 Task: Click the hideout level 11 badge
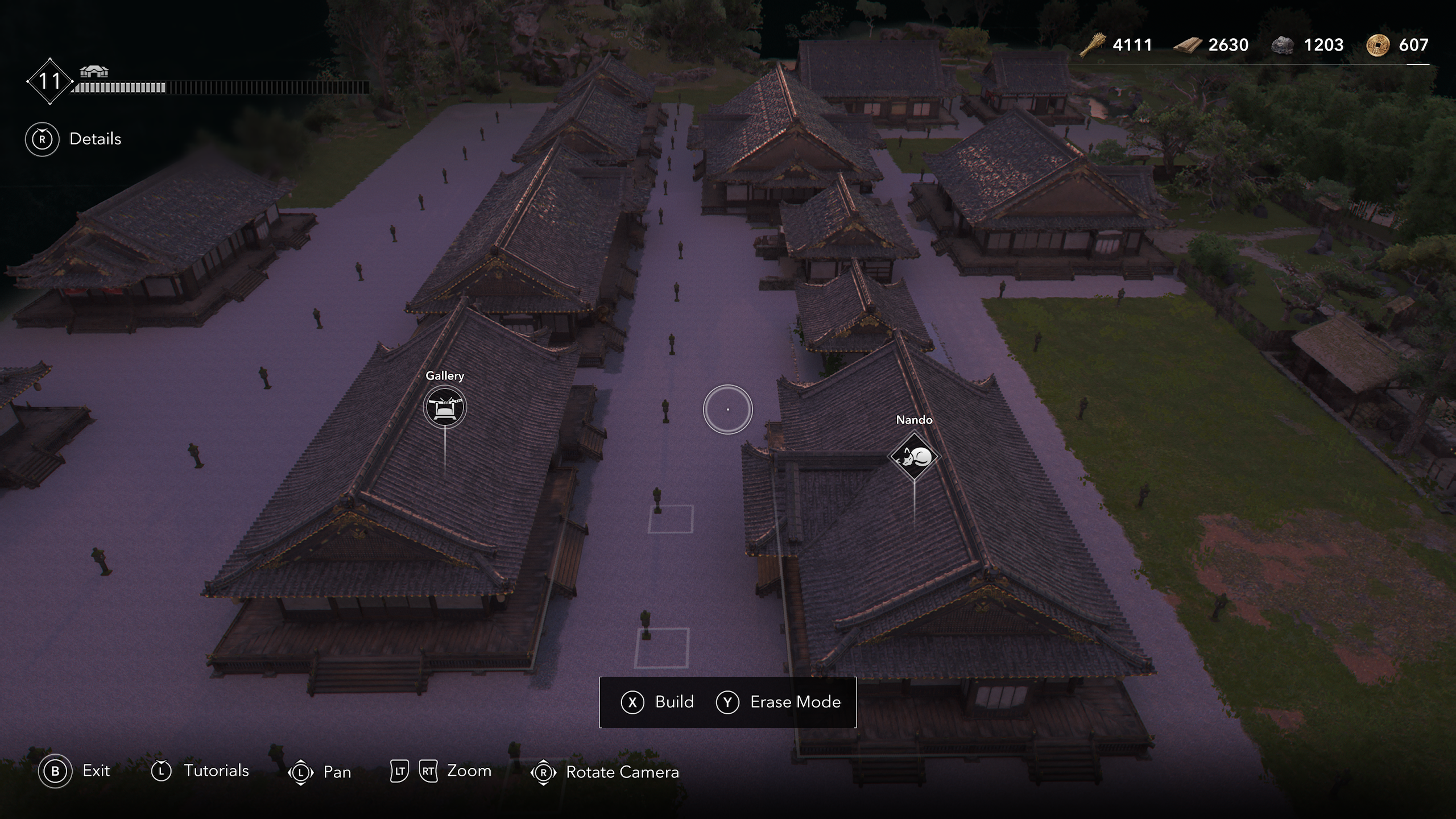pos(49,81)
